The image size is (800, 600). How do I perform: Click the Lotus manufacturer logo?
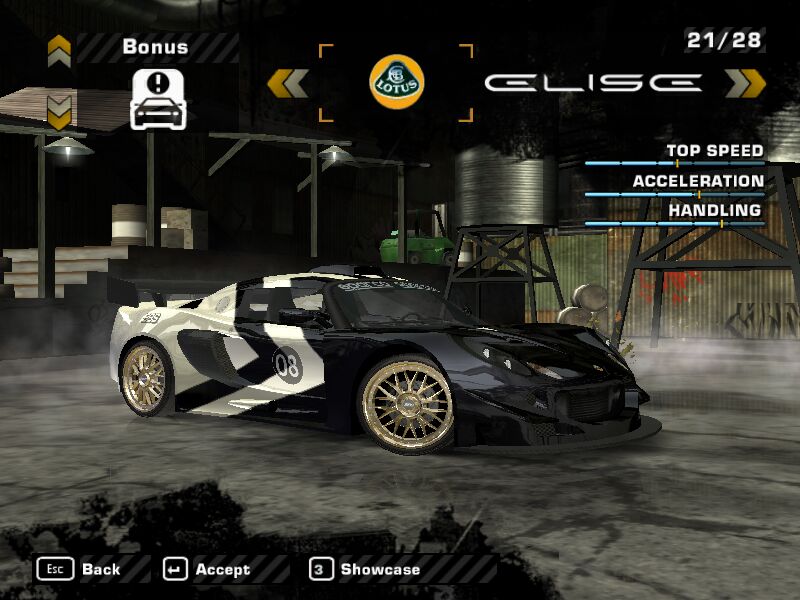coord(396,82)
